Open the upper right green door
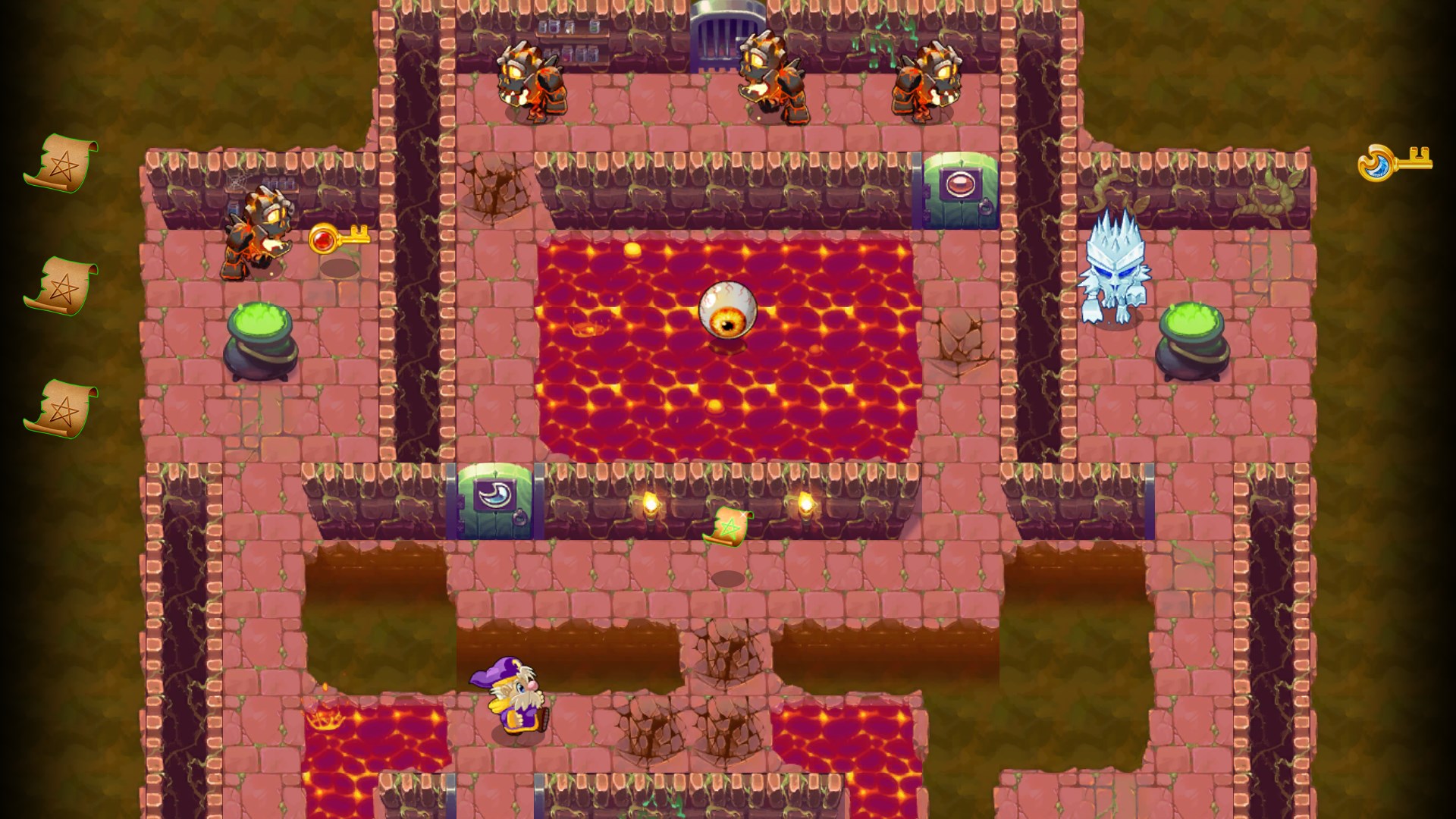Image resolution: width=1456 pixels, height=819 pixels. 959,190
